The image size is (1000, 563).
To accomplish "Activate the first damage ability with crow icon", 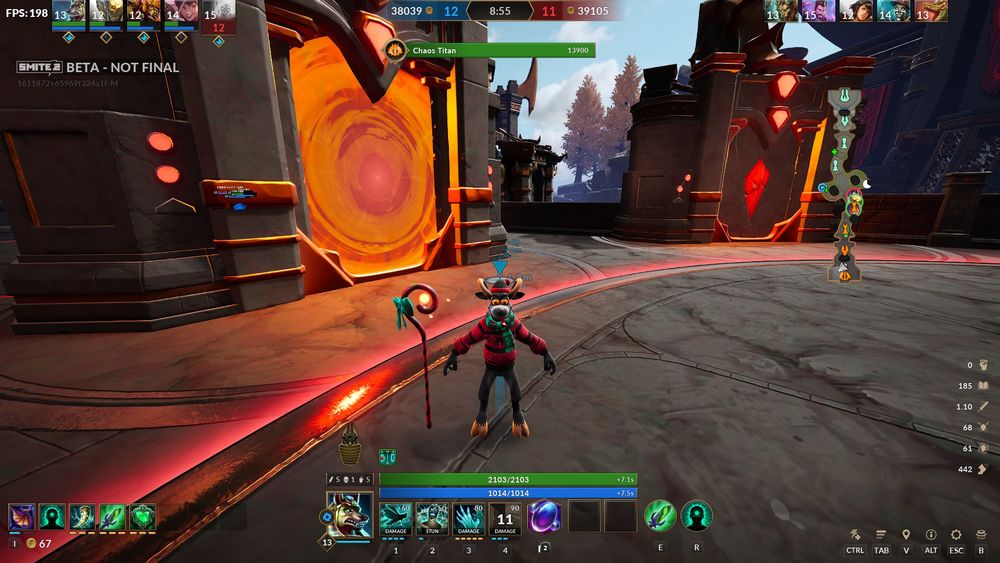I will (x=395, y=518).
